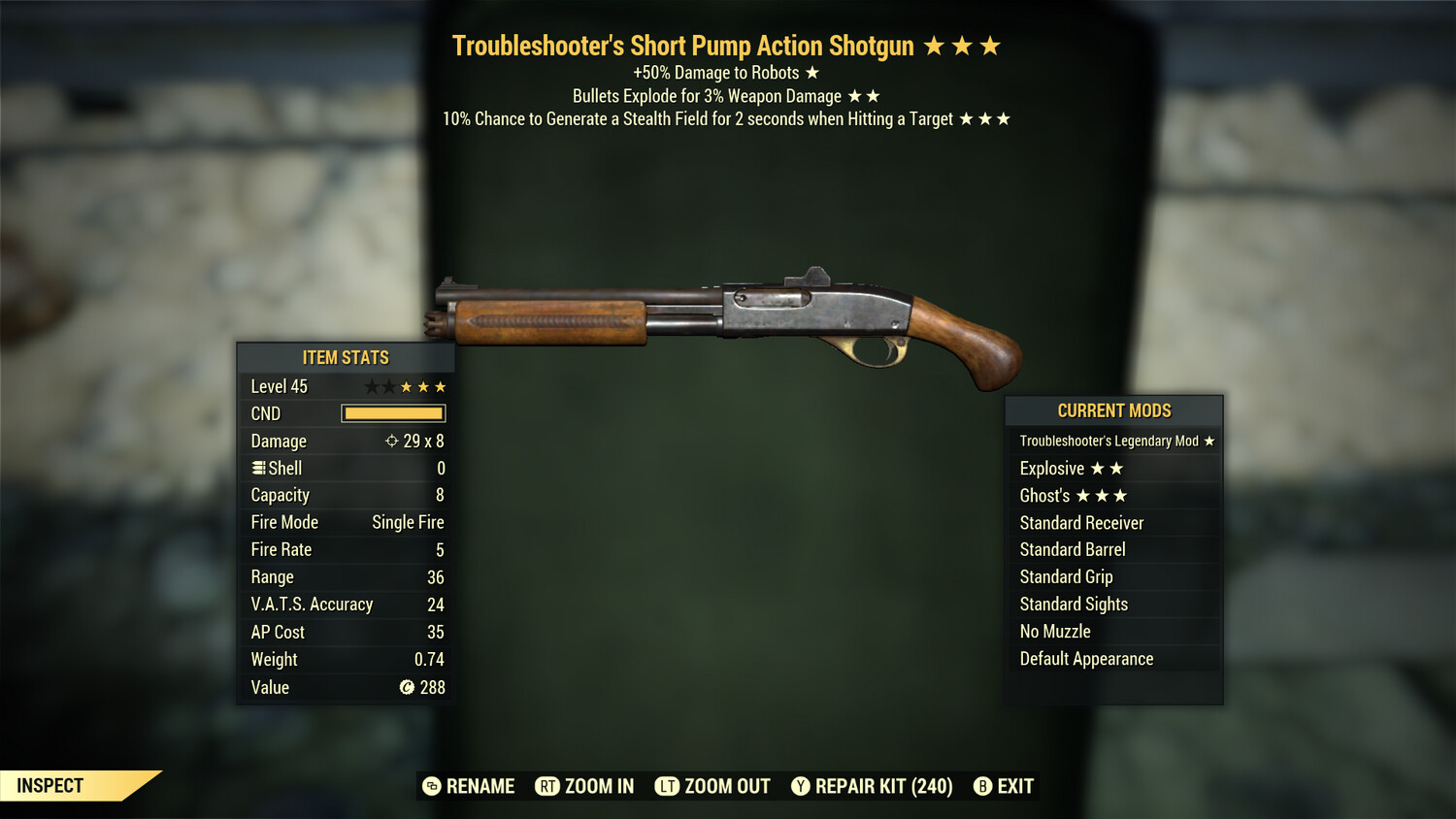
Task: Select the ITEM STATS panel header
Action: tap(345, 357)
